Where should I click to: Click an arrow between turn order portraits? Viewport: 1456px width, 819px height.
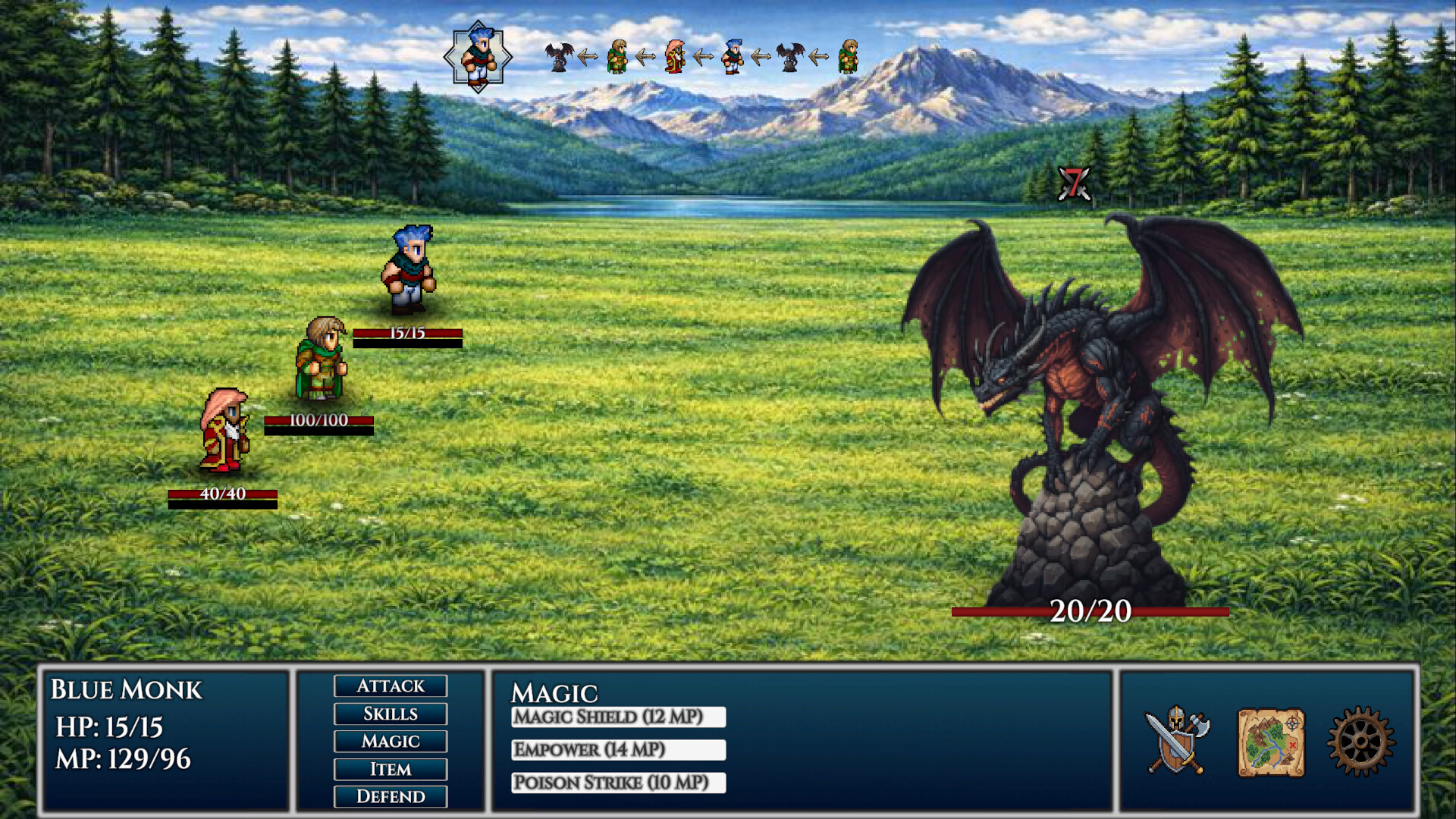588,55
